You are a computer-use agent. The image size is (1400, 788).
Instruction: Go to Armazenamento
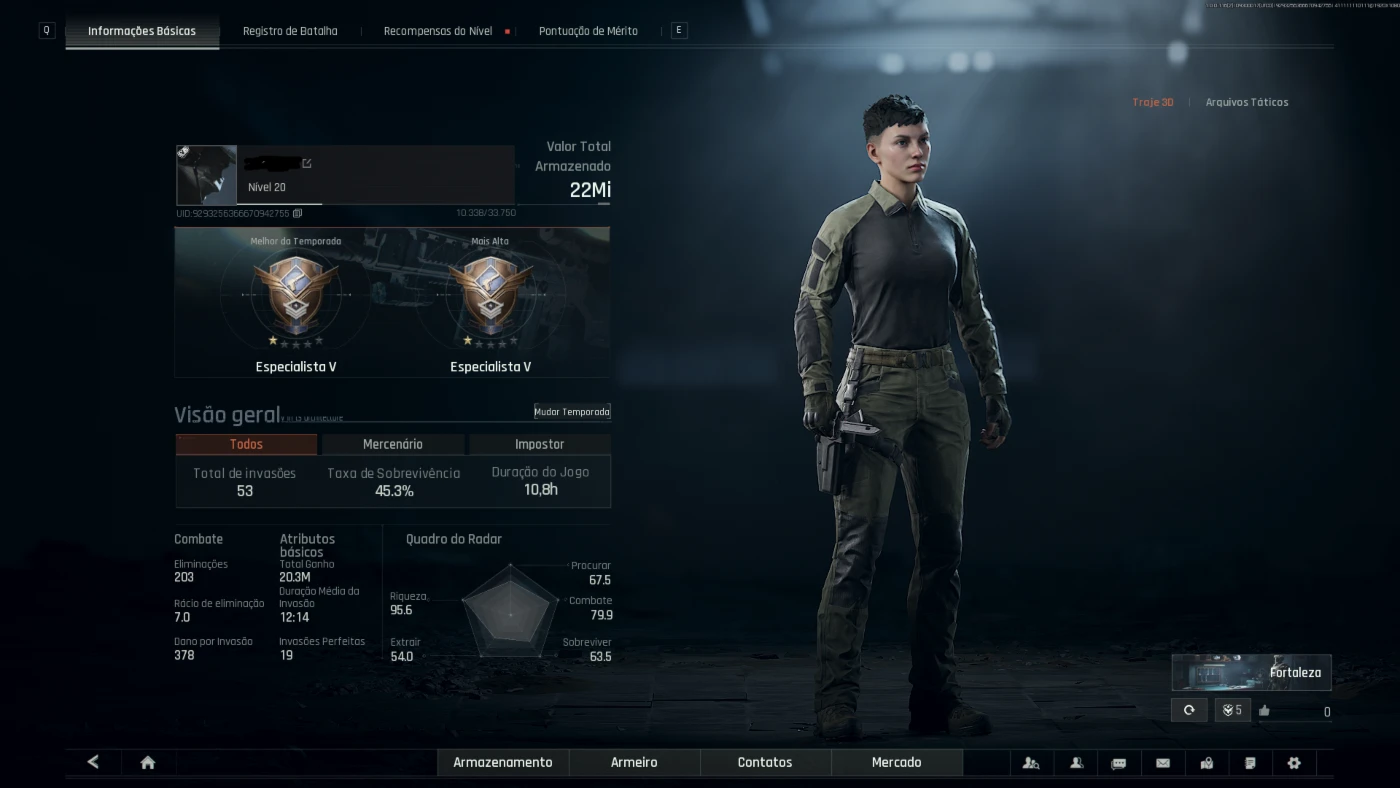pyautogui.click(x=503, y=762)
